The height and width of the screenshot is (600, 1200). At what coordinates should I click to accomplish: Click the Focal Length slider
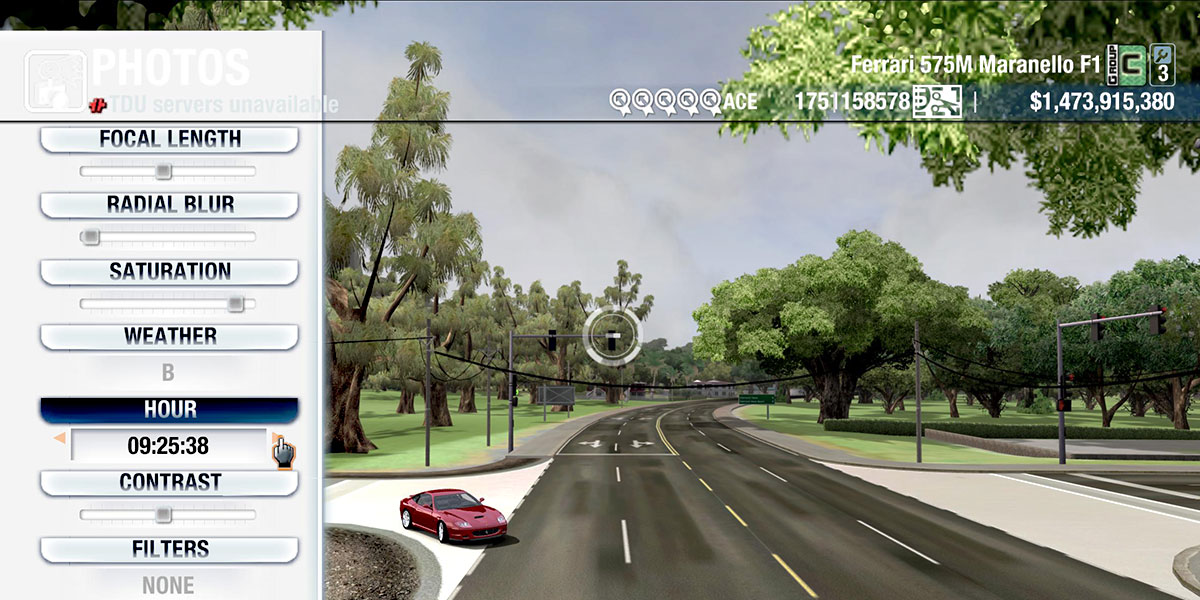[x=164, y=171]
